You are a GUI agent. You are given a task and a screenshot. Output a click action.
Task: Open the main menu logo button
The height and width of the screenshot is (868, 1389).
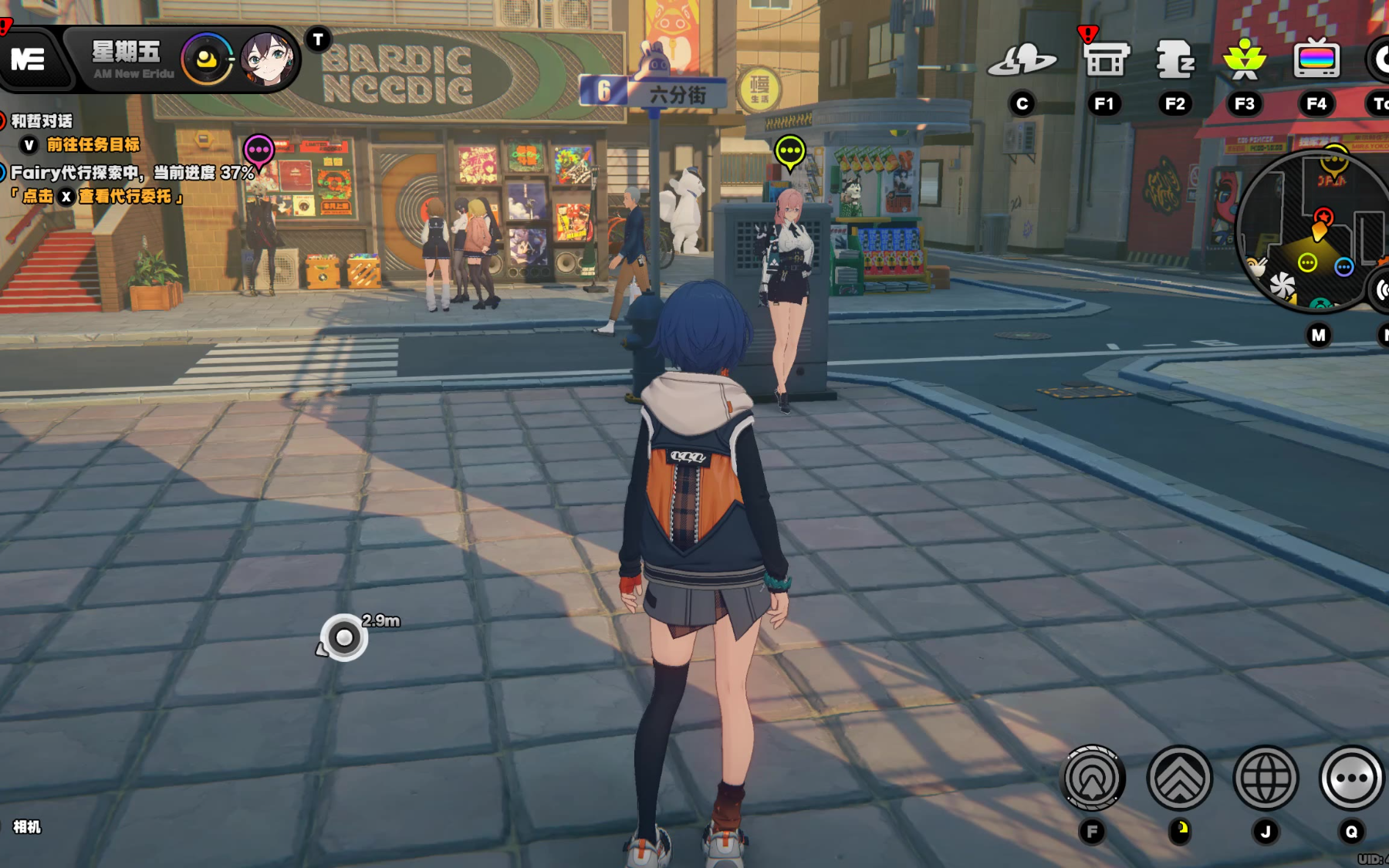[x=28, y=59]
